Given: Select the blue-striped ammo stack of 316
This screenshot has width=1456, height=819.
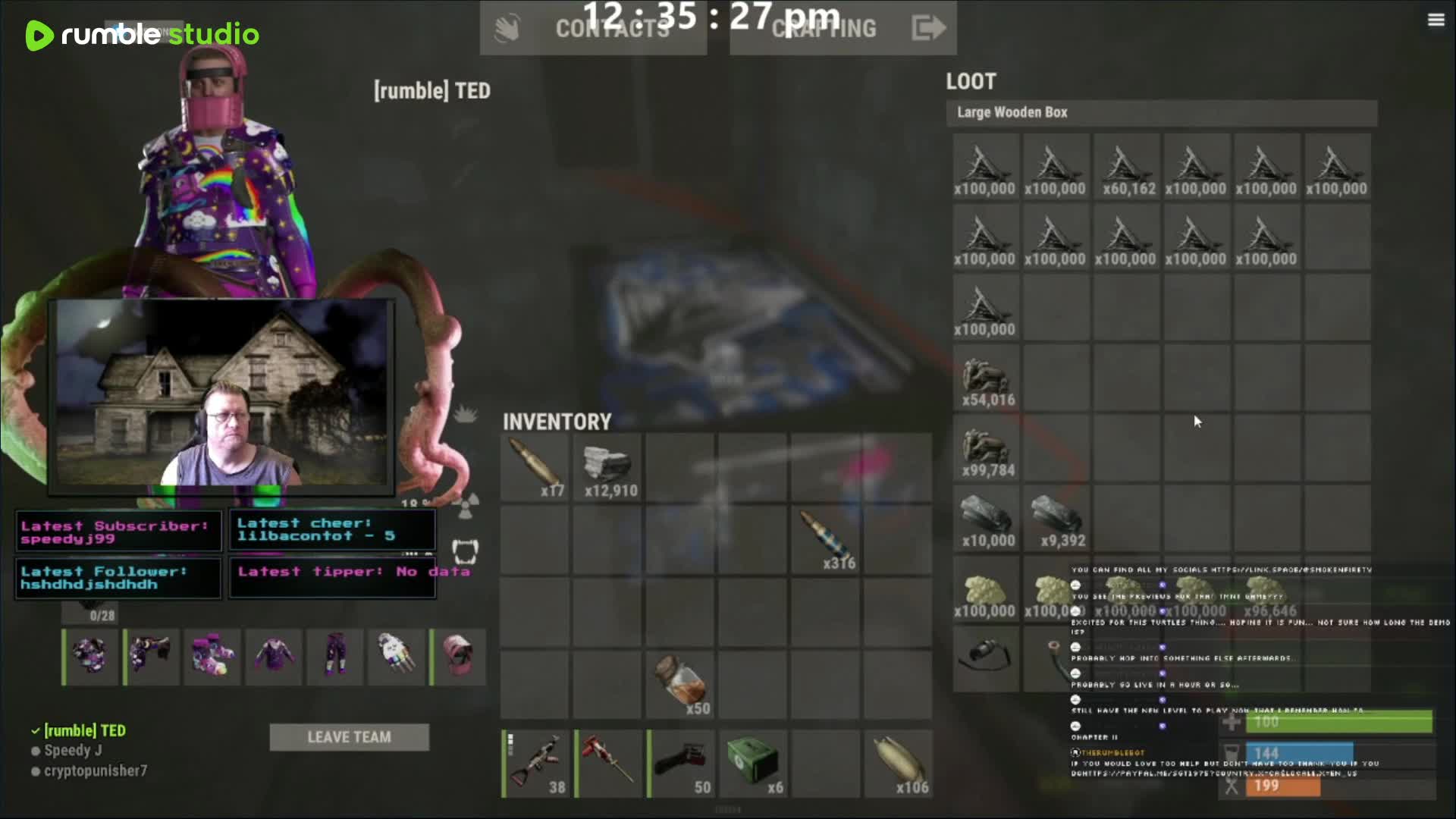Looking at the screenshot, I should 827,538.
